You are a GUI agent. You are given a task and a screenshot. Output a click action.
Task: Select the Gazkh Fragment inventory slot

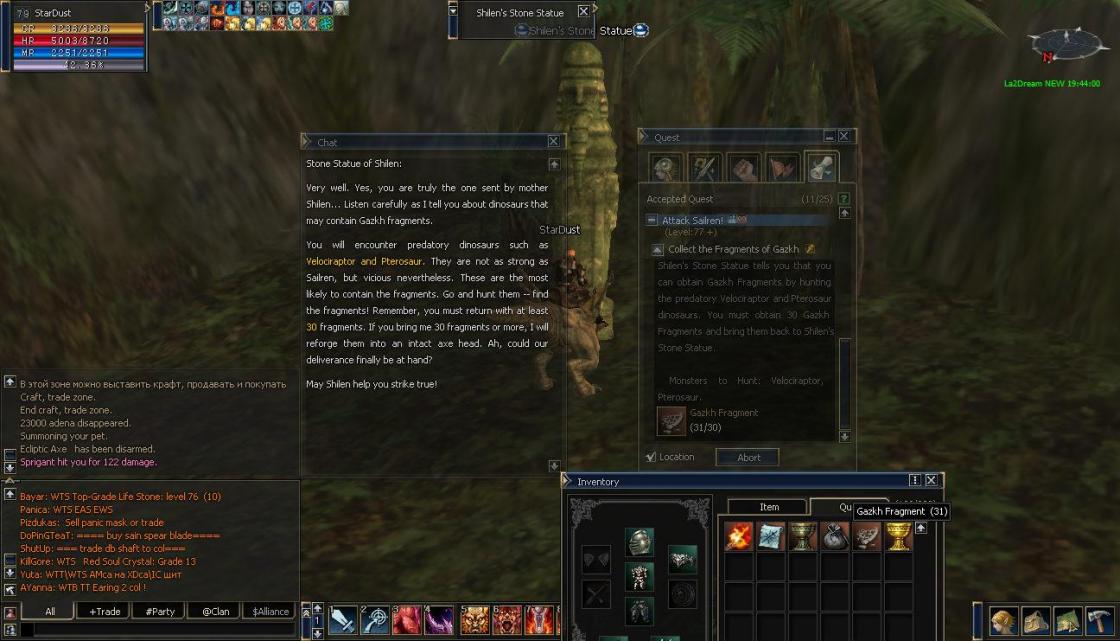pyautogui.click(x=866, y=537)
